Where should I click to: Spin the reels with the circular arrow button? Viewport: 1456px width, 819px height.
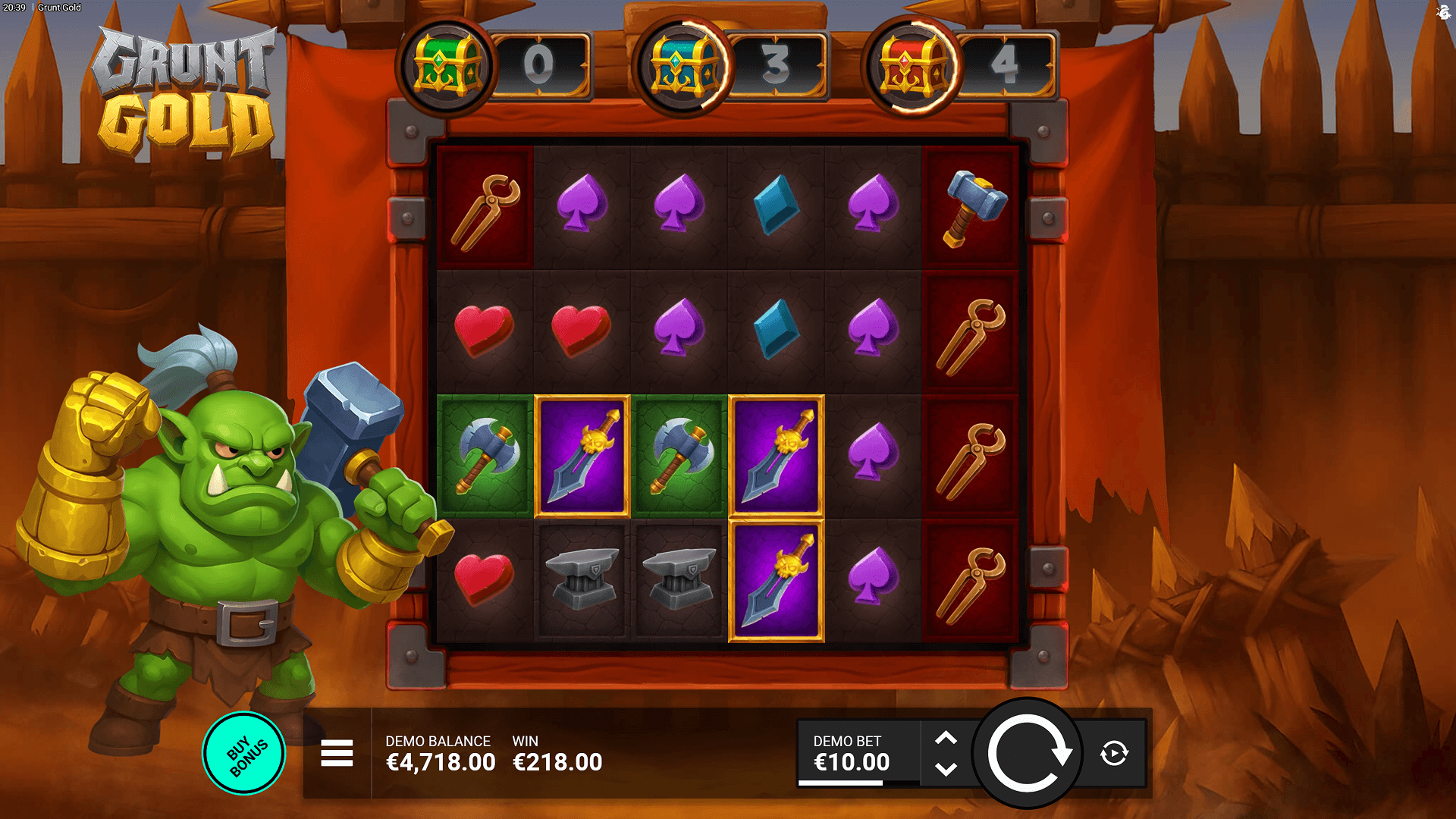pyautogui.click(x=1028, y=753)
